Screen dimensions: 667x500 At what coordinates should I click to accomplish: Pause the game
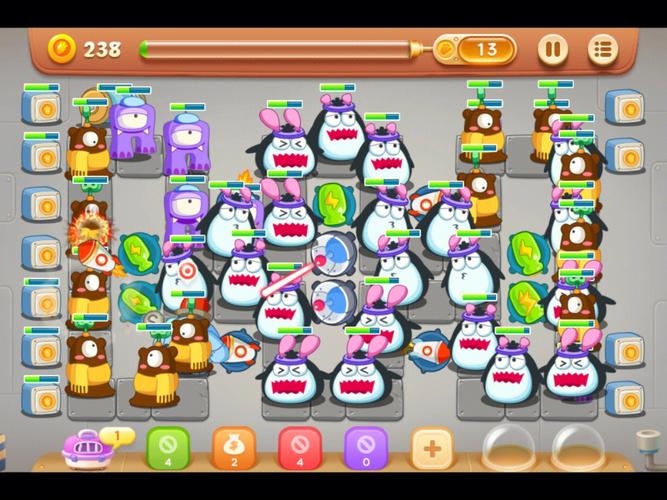pos(552,48)
